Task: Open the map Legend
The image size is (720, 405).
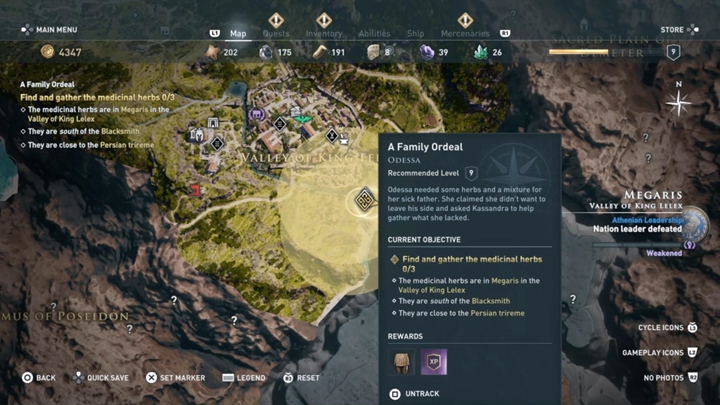Action: 243,378
